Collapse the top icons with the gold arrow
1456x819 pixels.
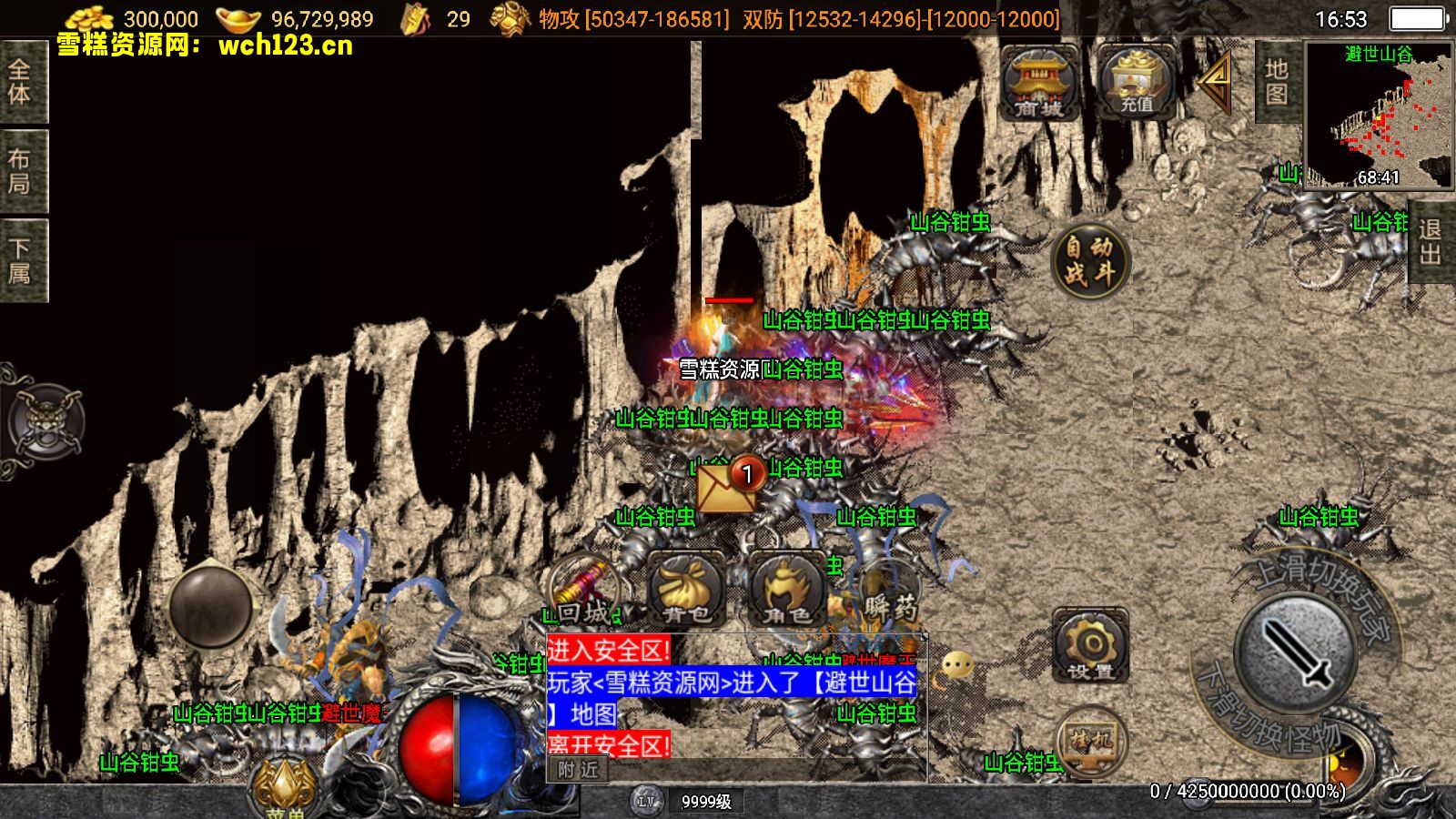1216,80
